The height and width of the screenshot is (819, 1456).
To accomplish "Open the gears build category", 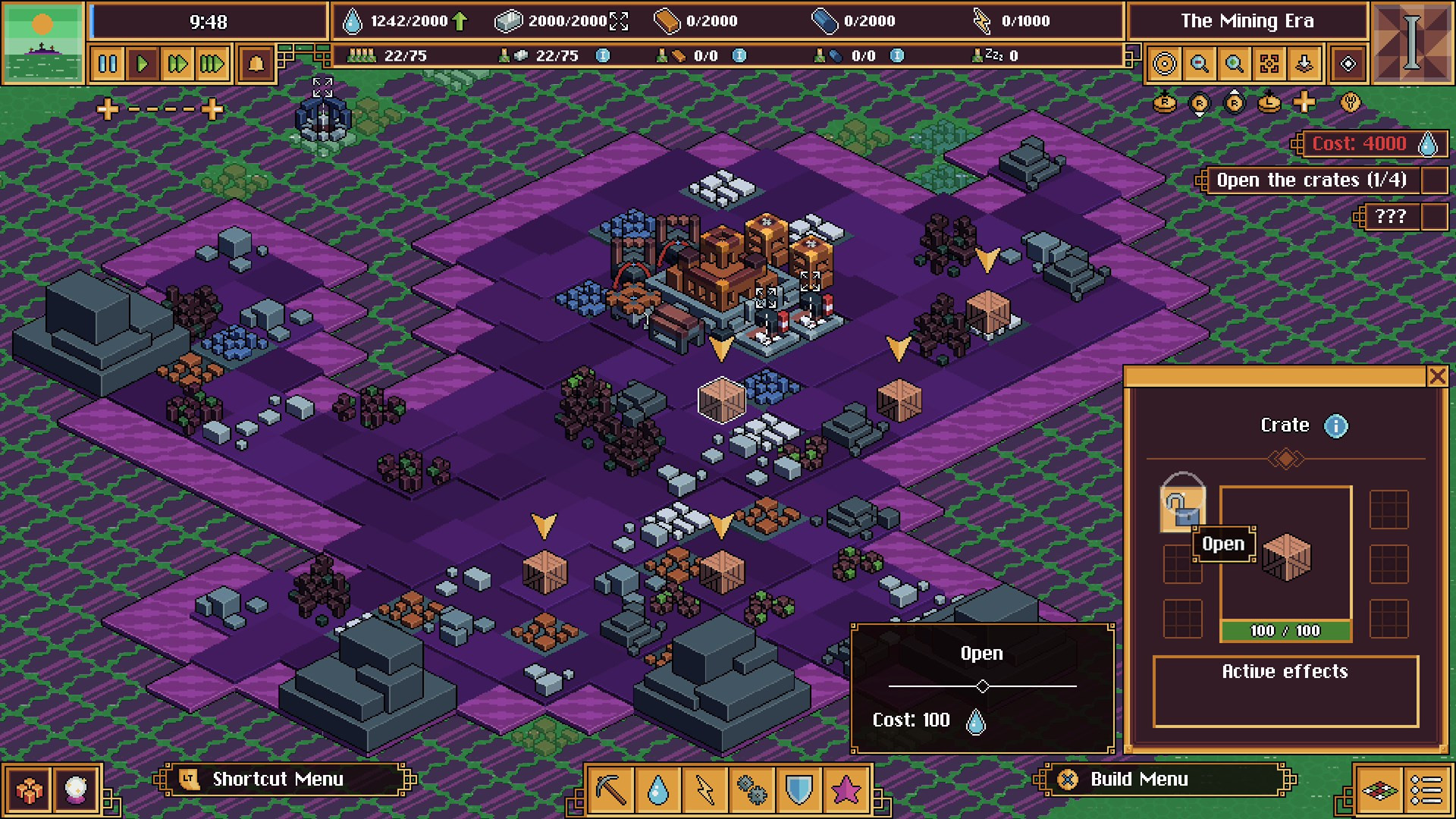I will tap(752, 790).
